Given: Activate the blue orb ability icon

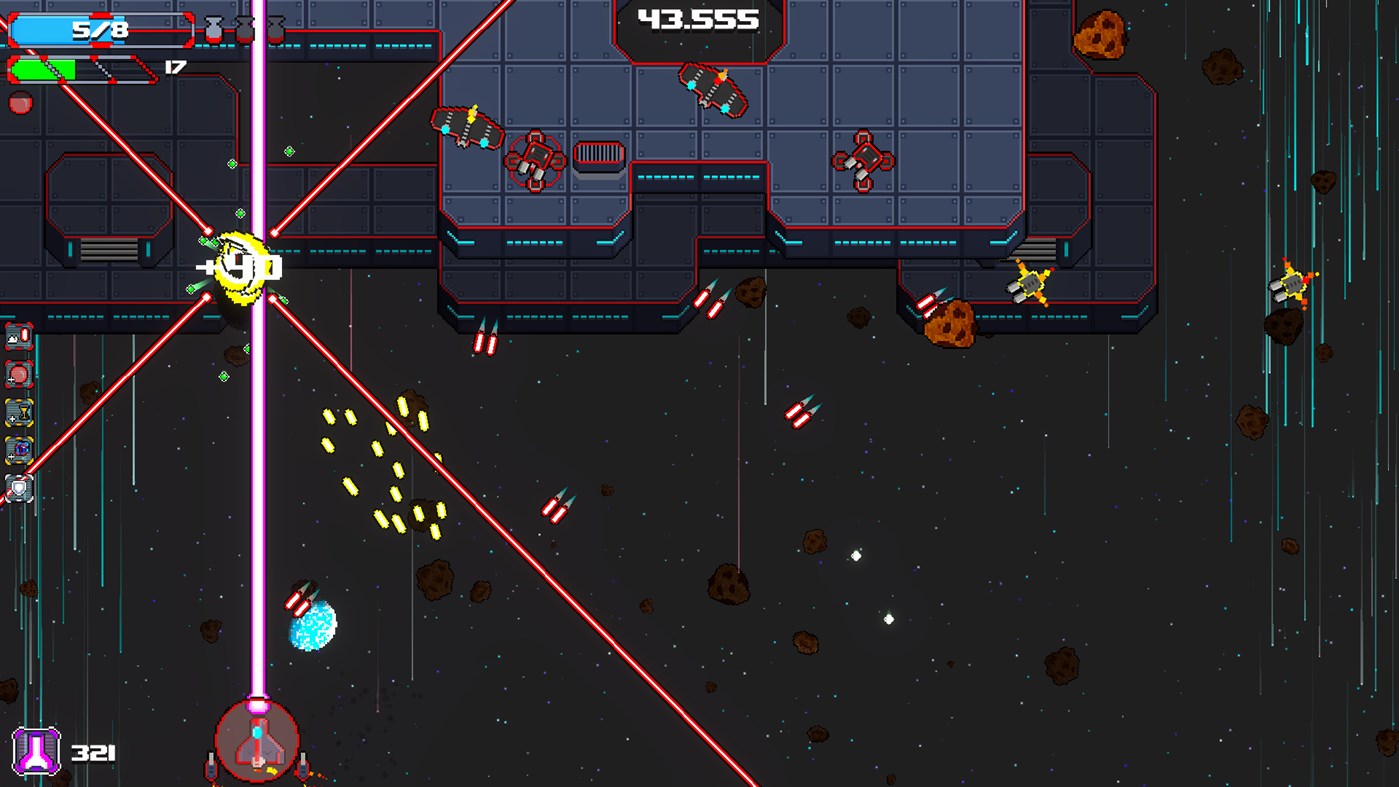Looking at the screenshot, I should click(x=18, y=449).
